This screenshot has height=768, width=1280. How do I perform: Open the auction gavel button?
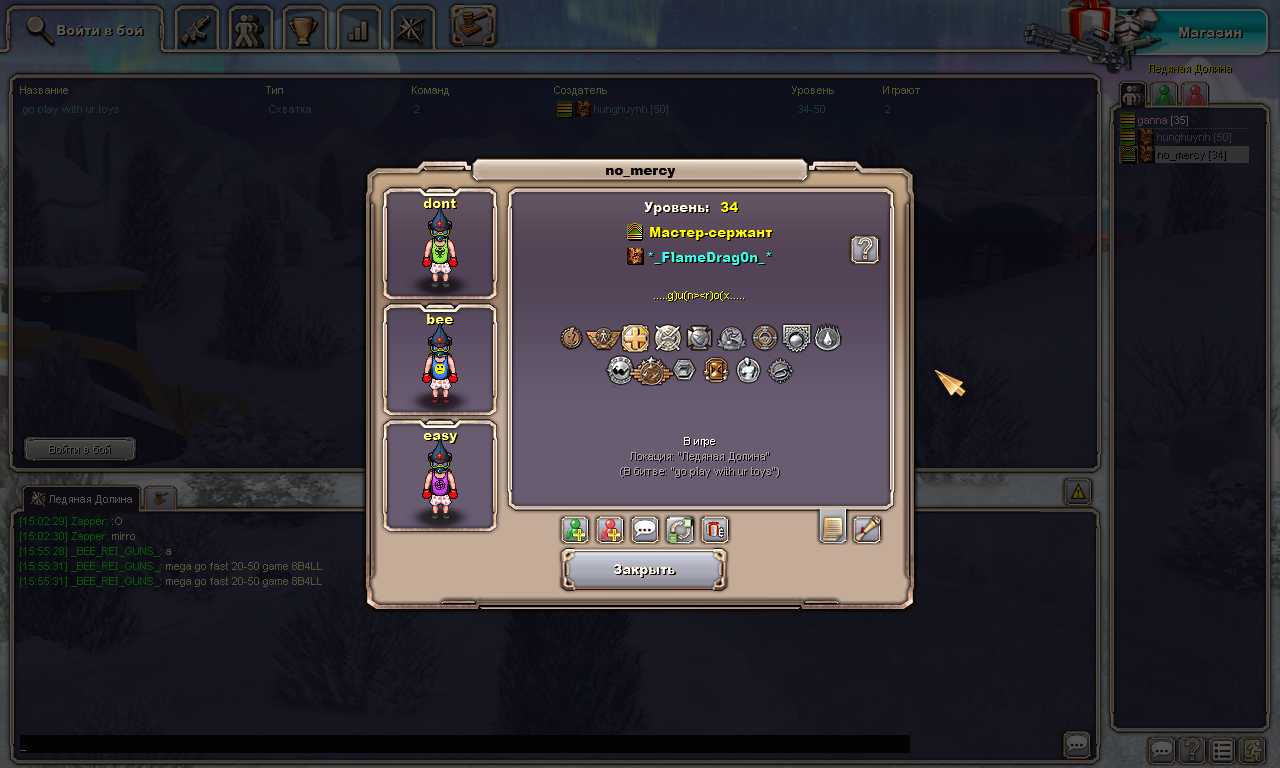[473, 27]
